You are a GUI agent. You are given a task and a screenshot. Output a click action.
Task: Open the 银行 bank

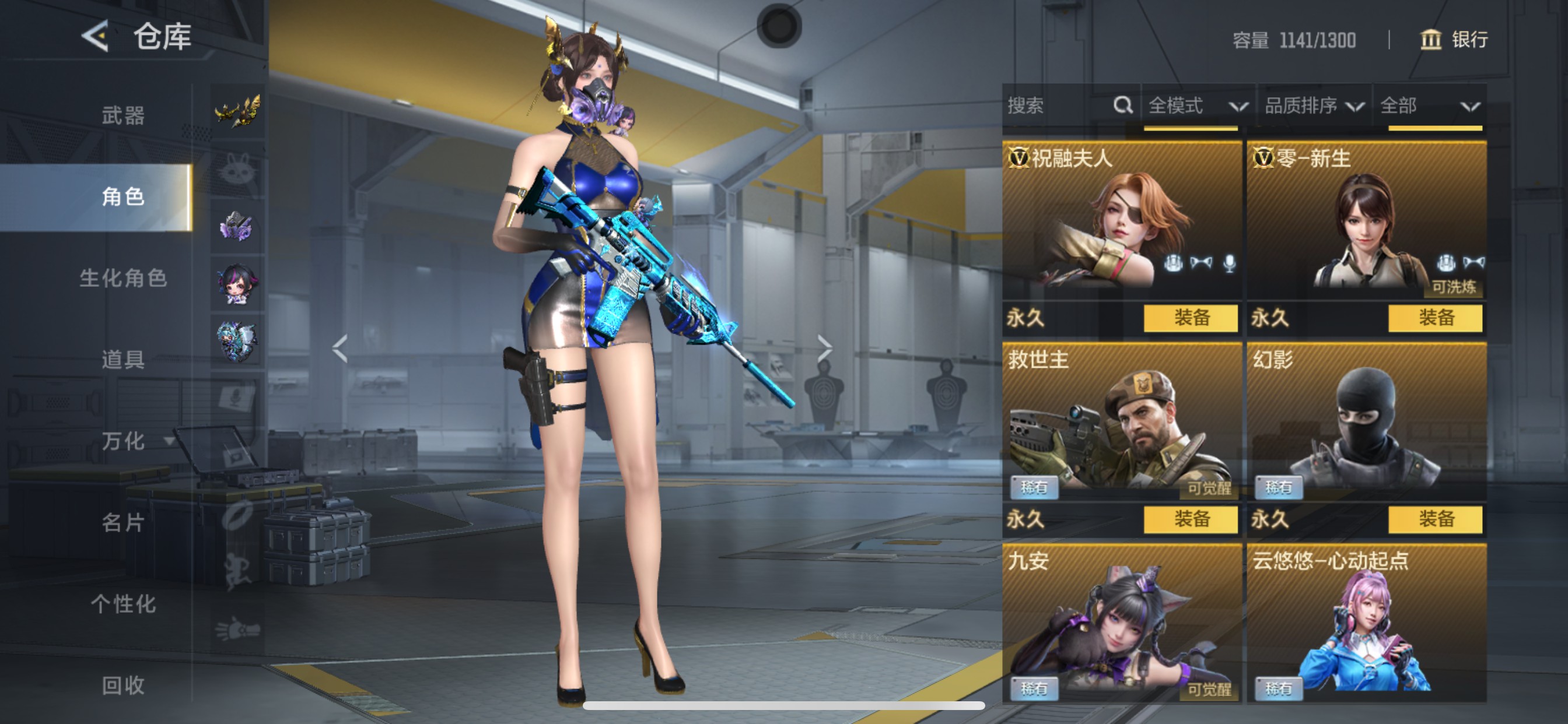click(1454, 40)
